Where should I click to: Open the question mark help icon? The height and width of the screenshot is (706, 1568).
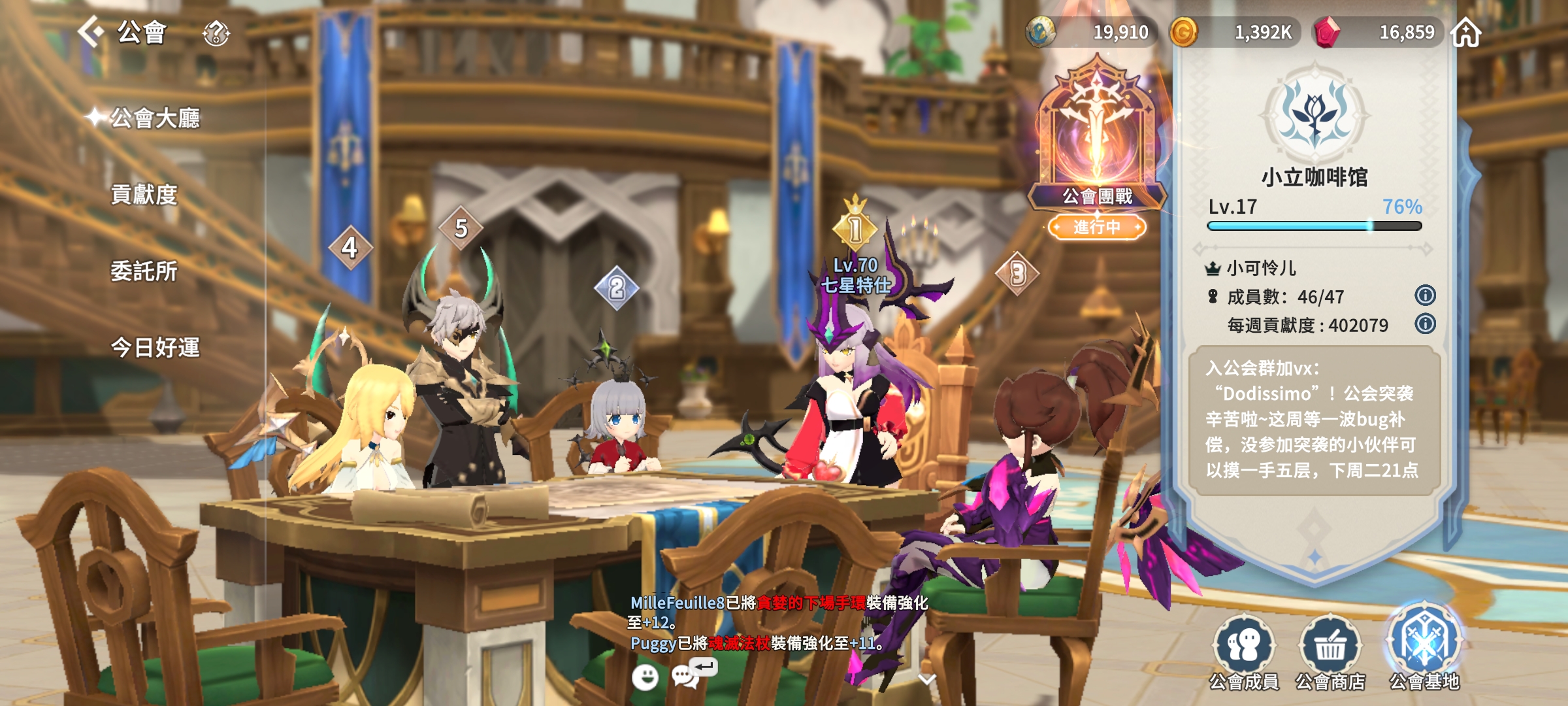point(216,33)
